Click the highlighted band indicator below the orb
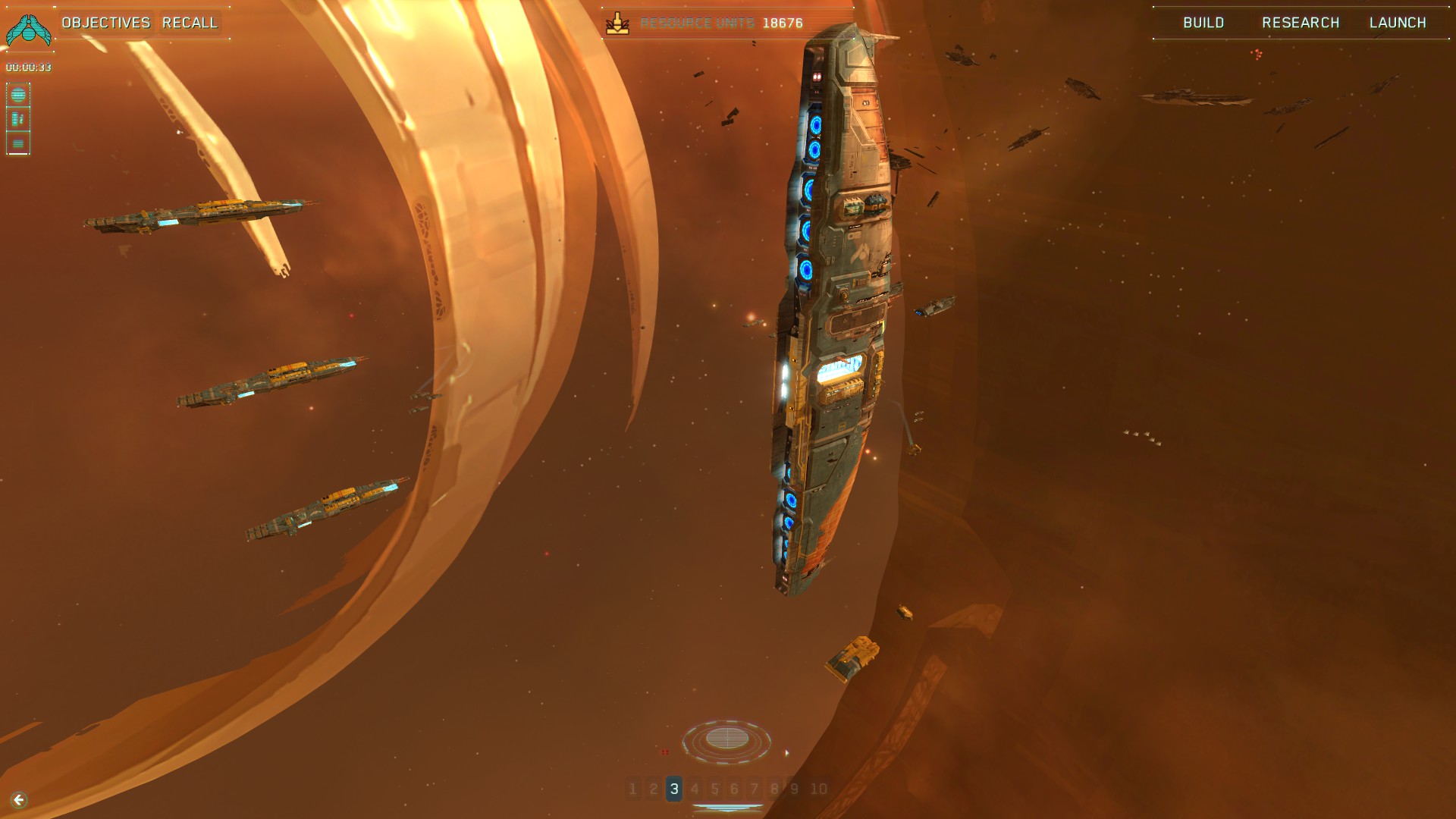1456x819 pixels. (x=728, y=808)
